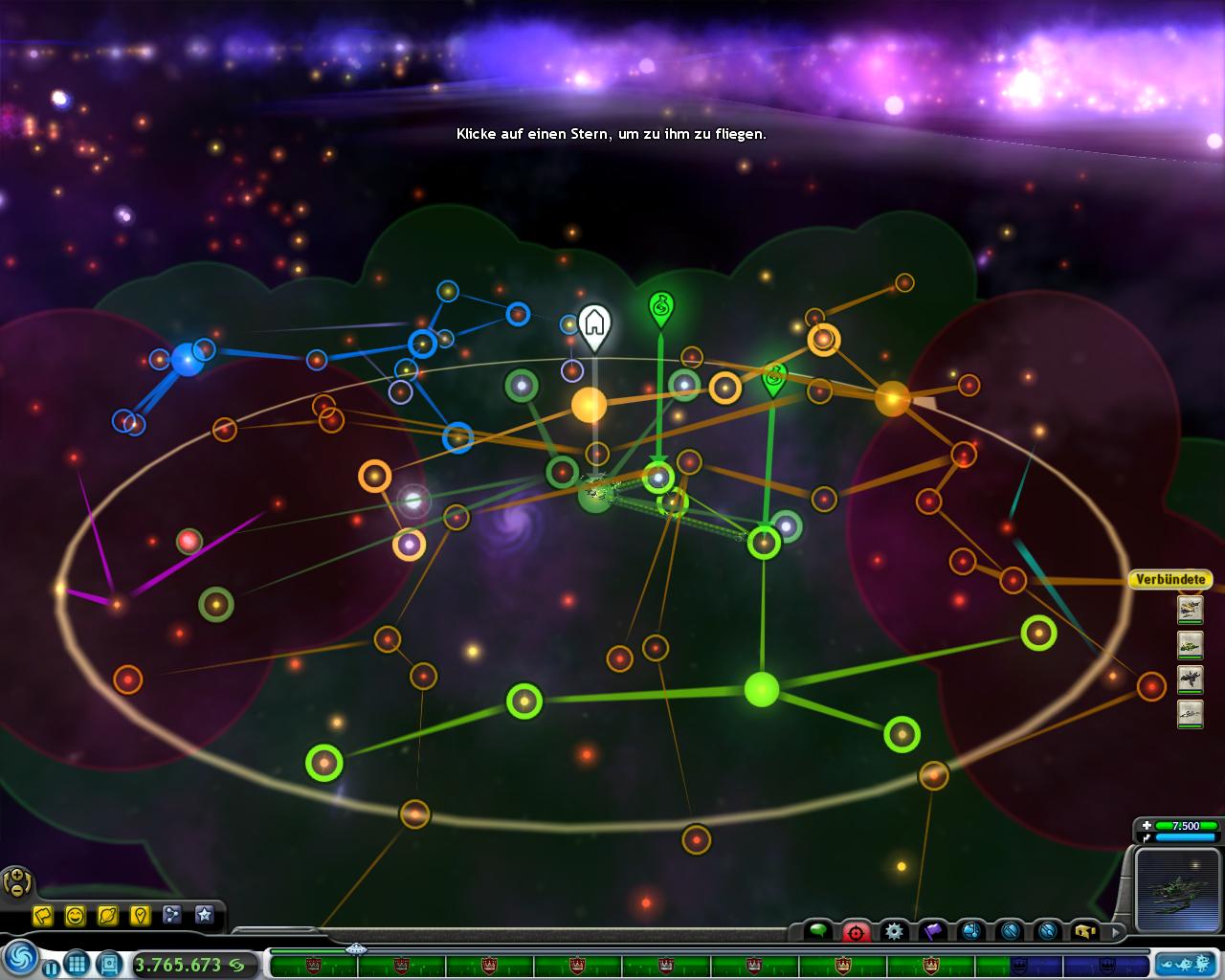Toggle the location pin map filter
Viewport: 1225px width, 980px height.
(x=140, y=916)
